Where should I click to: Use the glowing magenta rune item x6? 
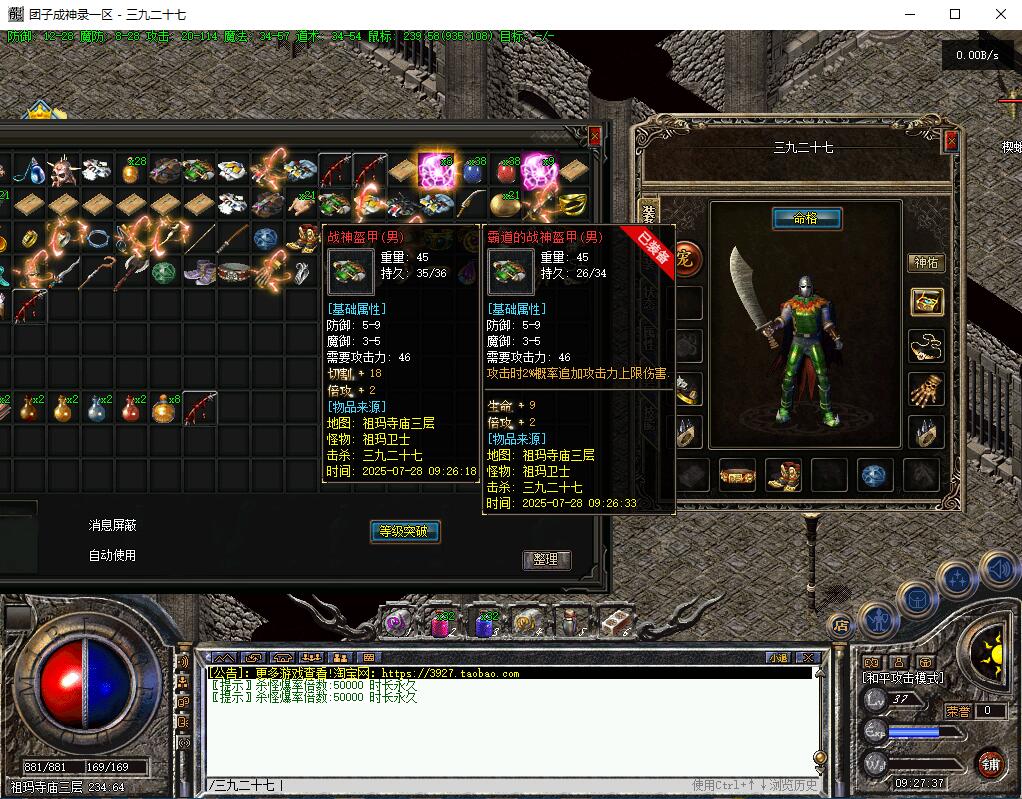[x=436, y=171]
